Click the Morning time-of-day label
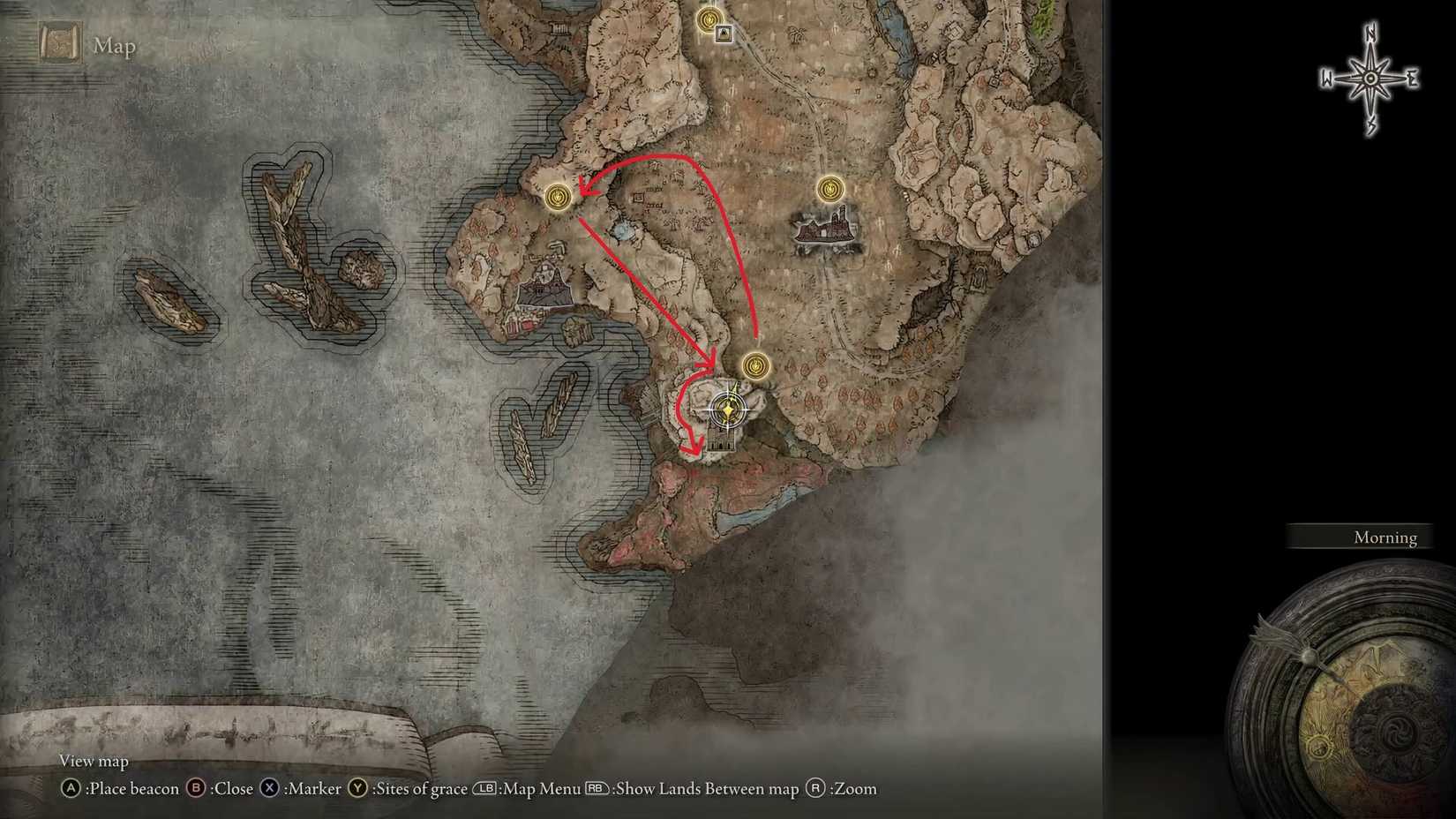This screenshot has width=1456, height=819. [x=1385, y=537]
